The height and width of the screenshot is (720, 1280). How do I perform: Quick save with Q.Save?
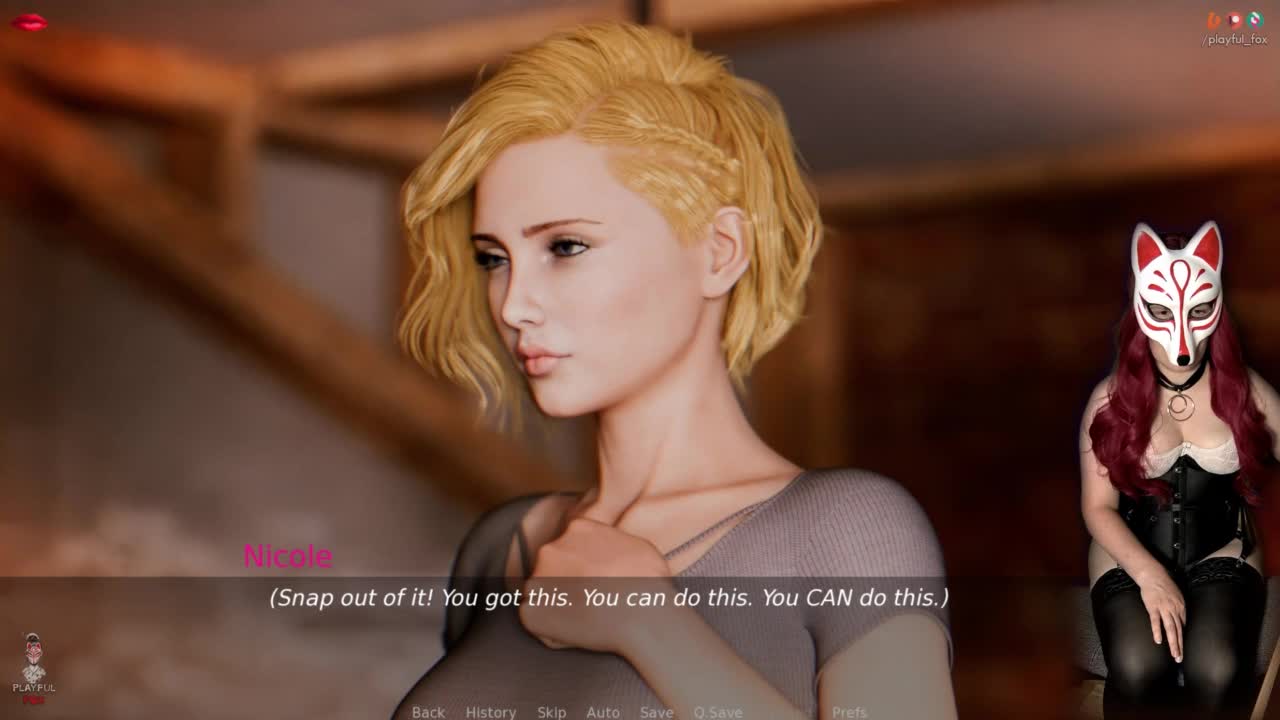718,712
